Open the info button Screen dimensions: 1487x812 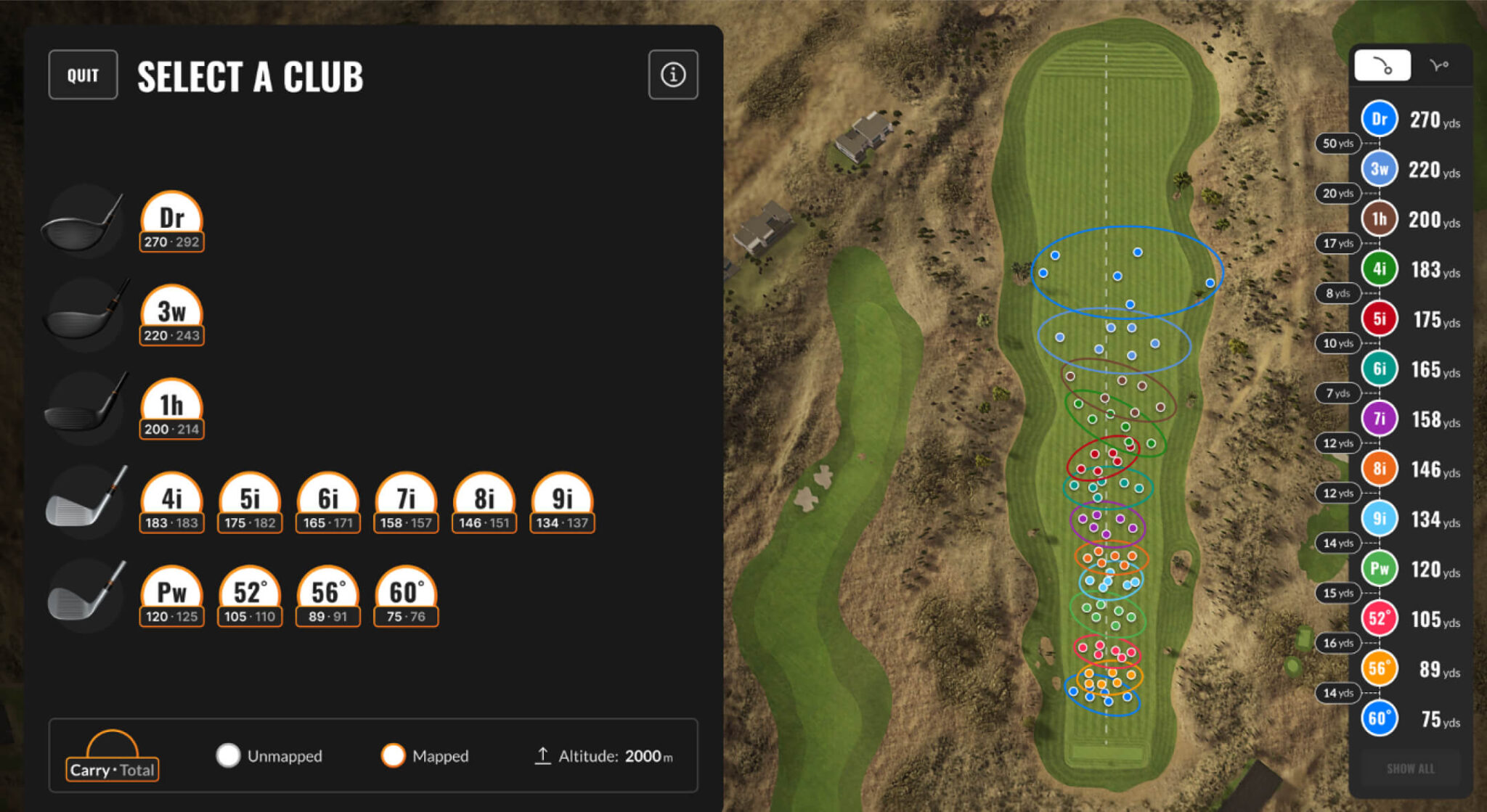point(672,75)
